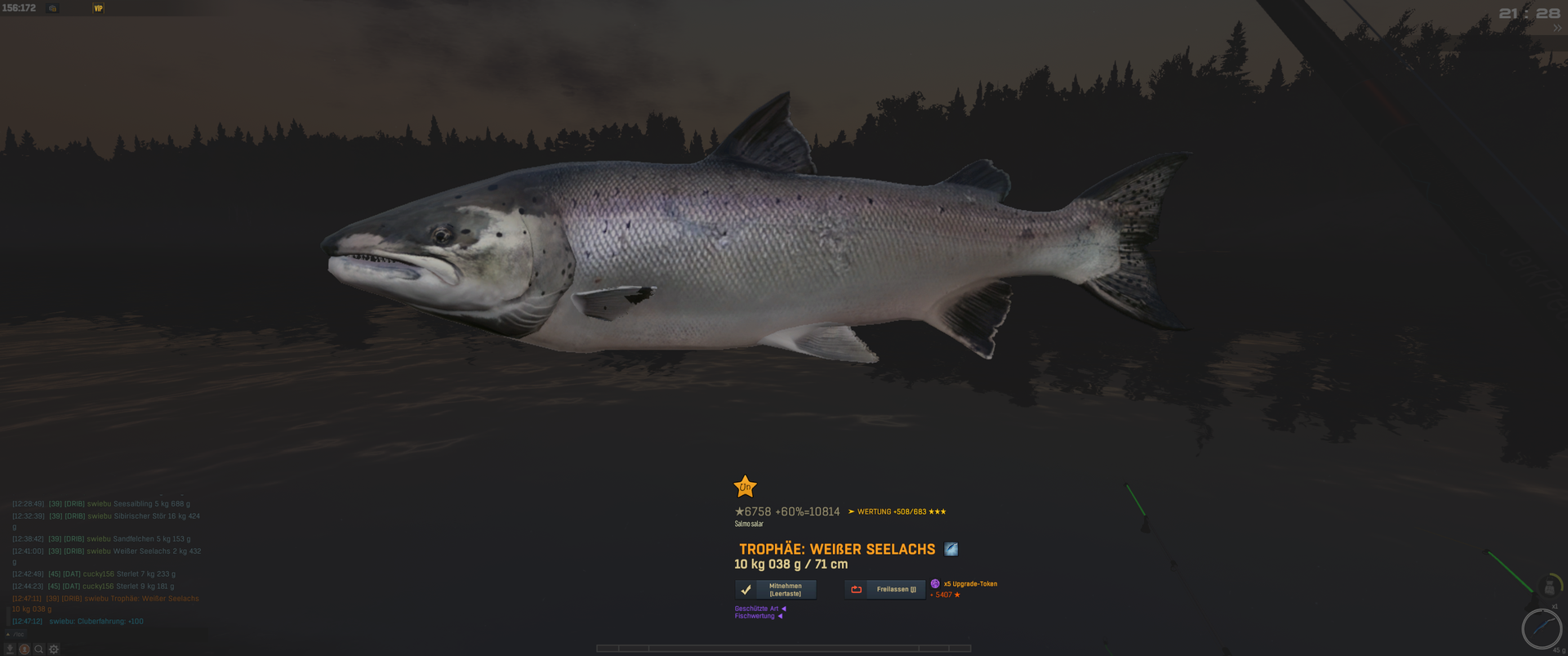The width and height of the screenshot is (1568, 656).
Task: Click the VIP status badge
Action: 99,8
